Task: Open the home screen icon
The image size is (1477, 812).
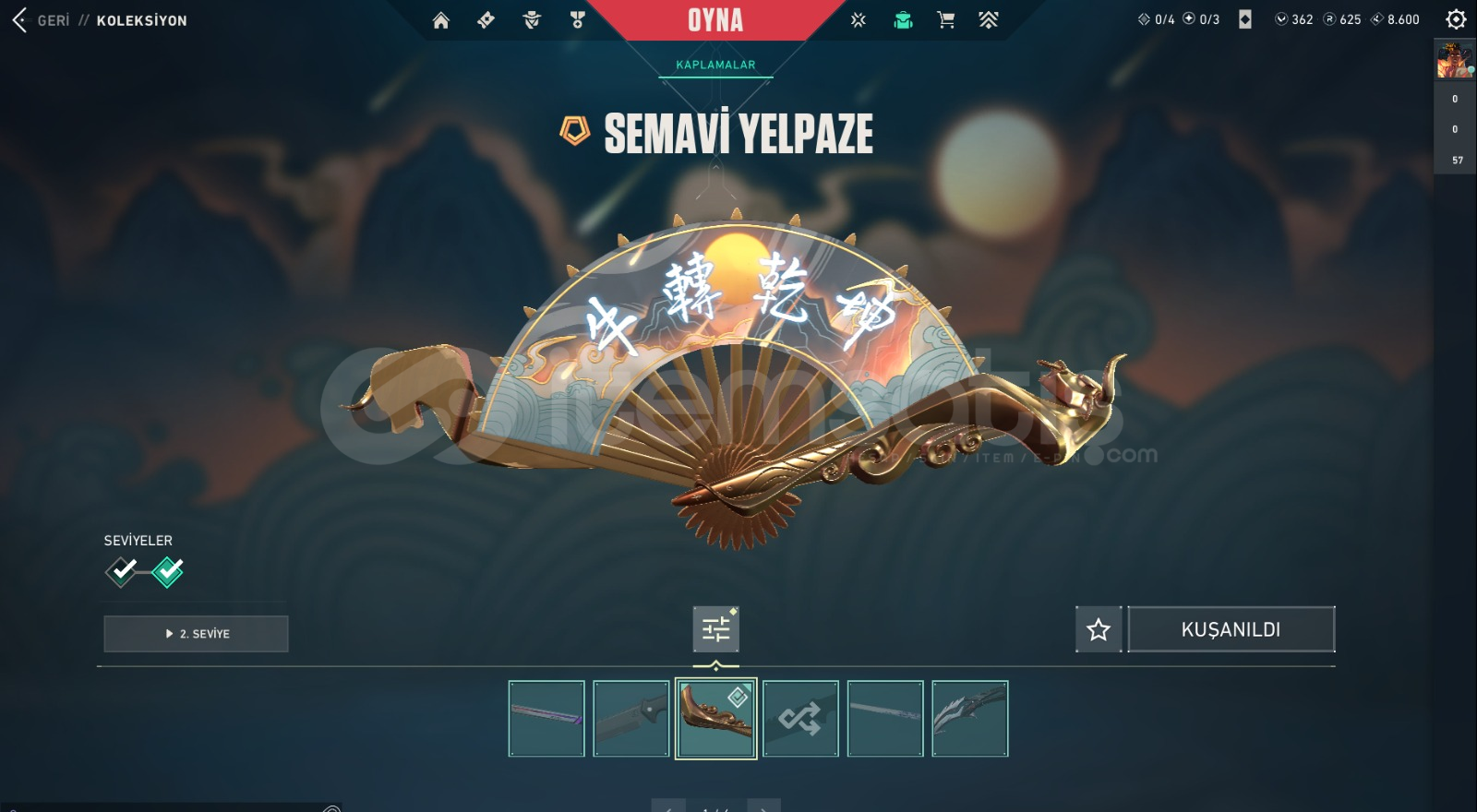Action: click(x=441, y=20)
